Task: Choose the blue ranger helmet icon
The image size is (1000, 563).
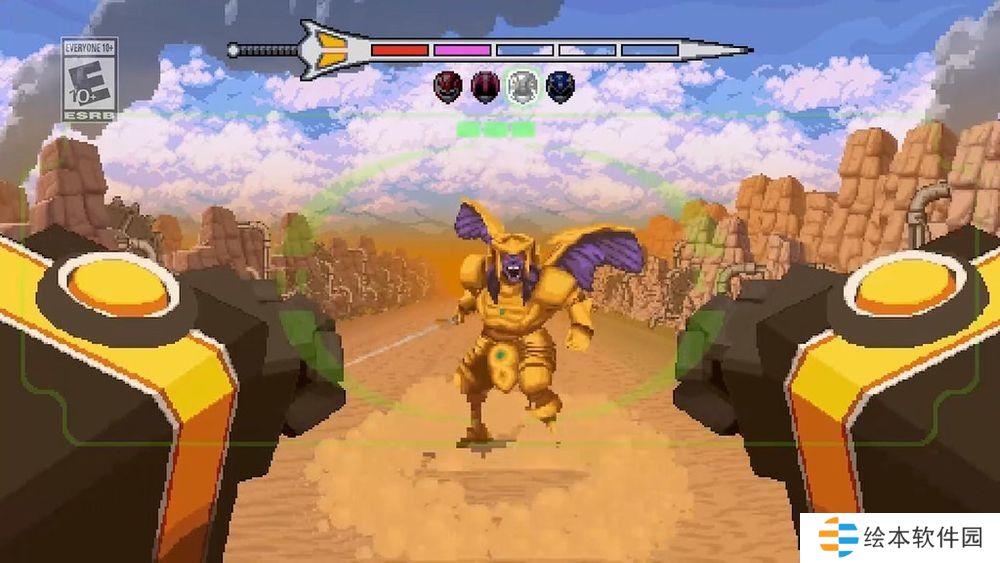Action: tap(560, 86)
